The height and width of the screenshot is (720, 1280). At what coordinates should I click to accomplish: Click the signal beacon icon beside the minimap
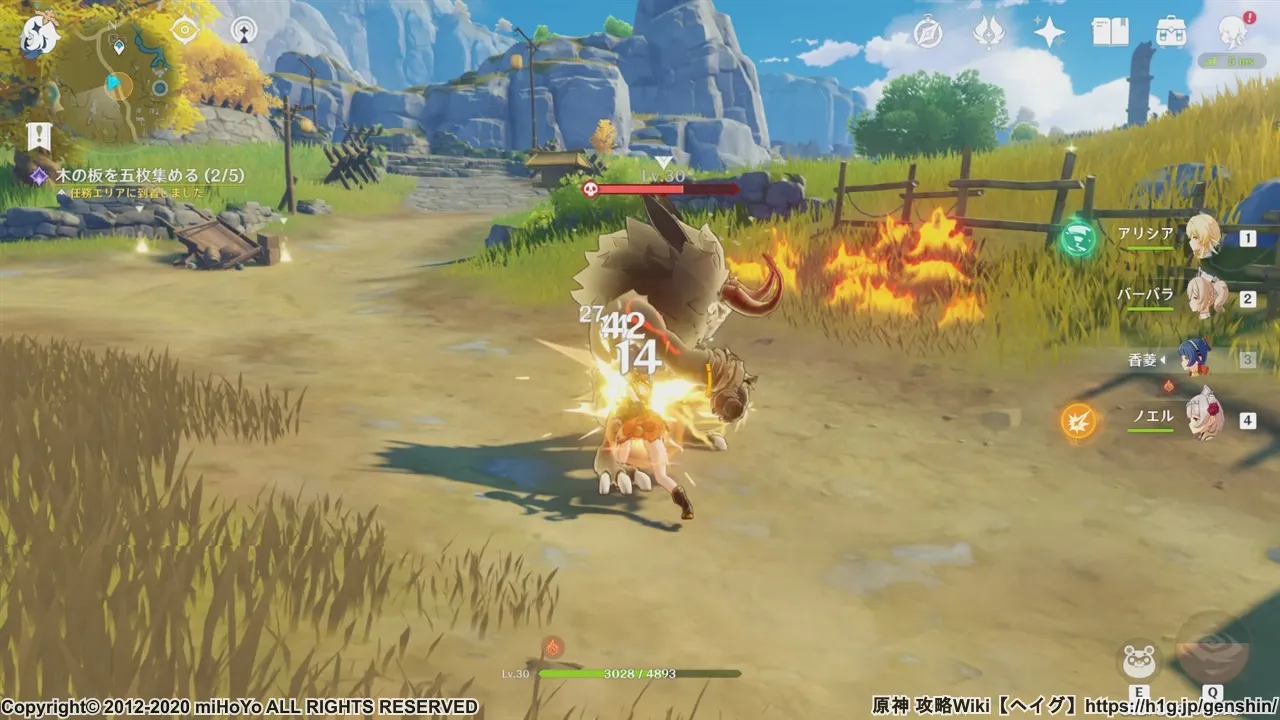point(243,30)
